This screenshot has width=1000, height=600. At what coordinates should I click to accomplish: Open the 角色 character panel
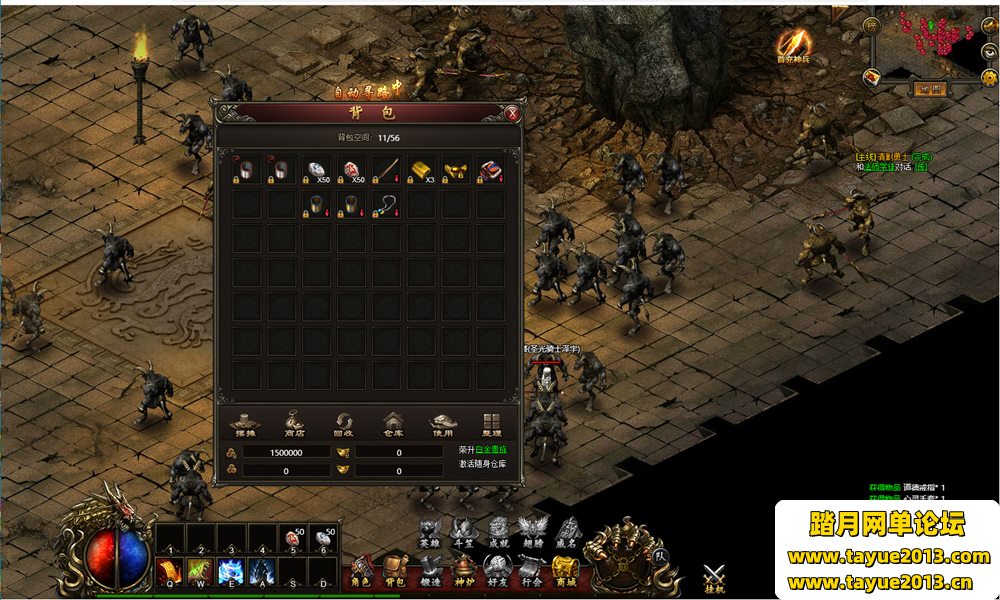pos(361,572)
